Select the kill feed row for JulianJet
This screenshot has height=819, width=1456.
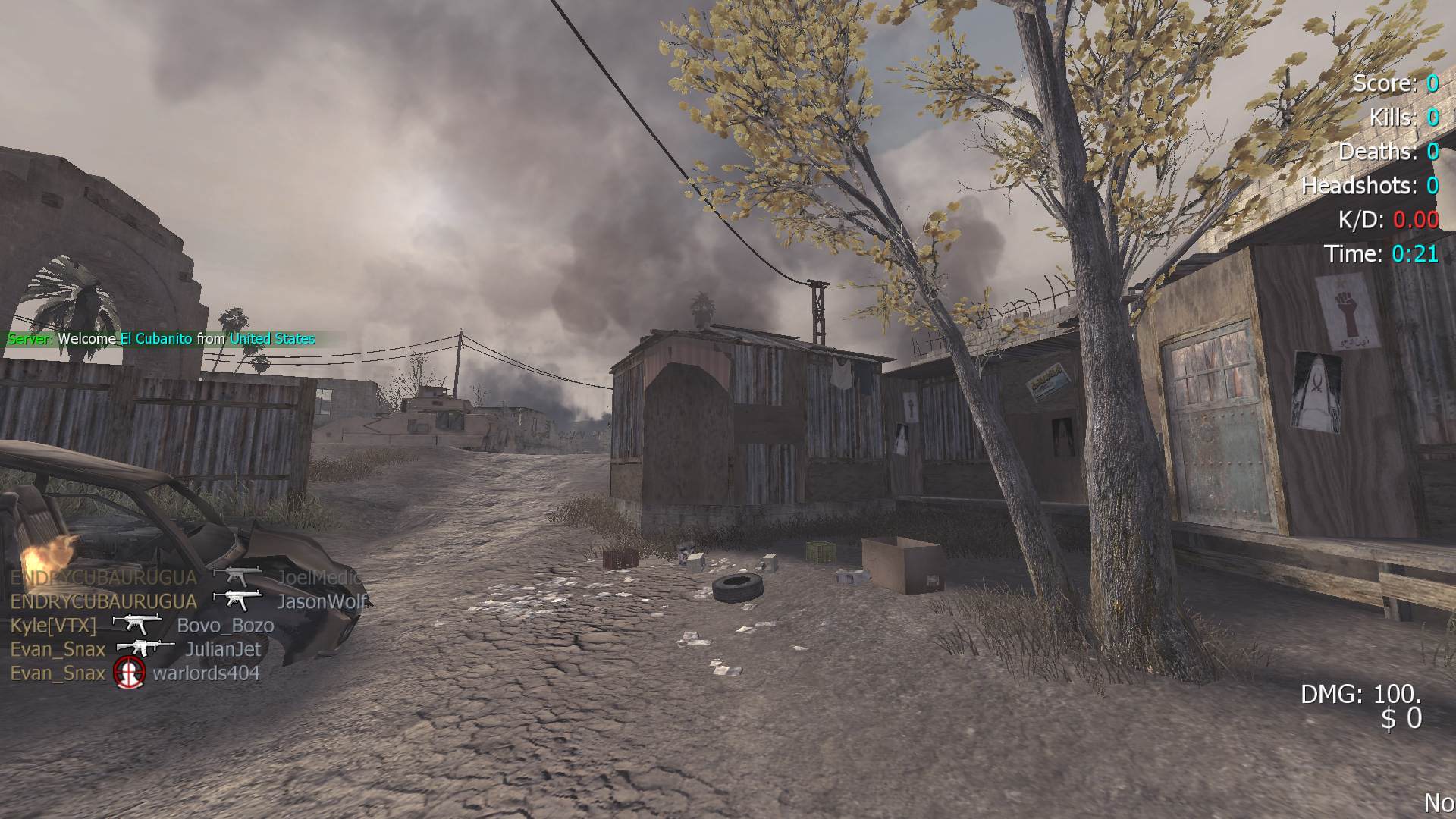point(135,649)
